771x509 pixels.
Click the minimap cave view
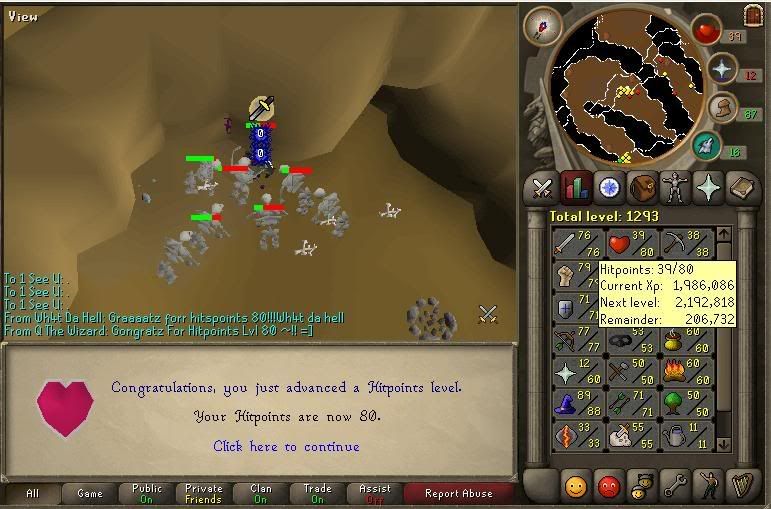point(626,92)
